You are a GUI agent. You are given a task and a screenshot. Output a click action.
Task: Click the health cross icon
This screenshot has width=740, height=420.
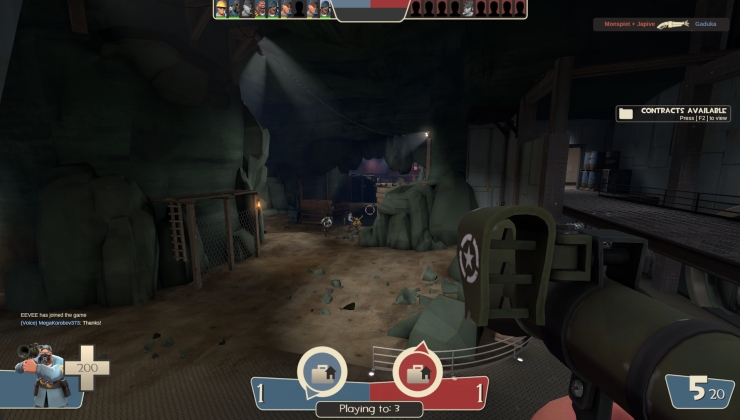(x=87, y=368)
